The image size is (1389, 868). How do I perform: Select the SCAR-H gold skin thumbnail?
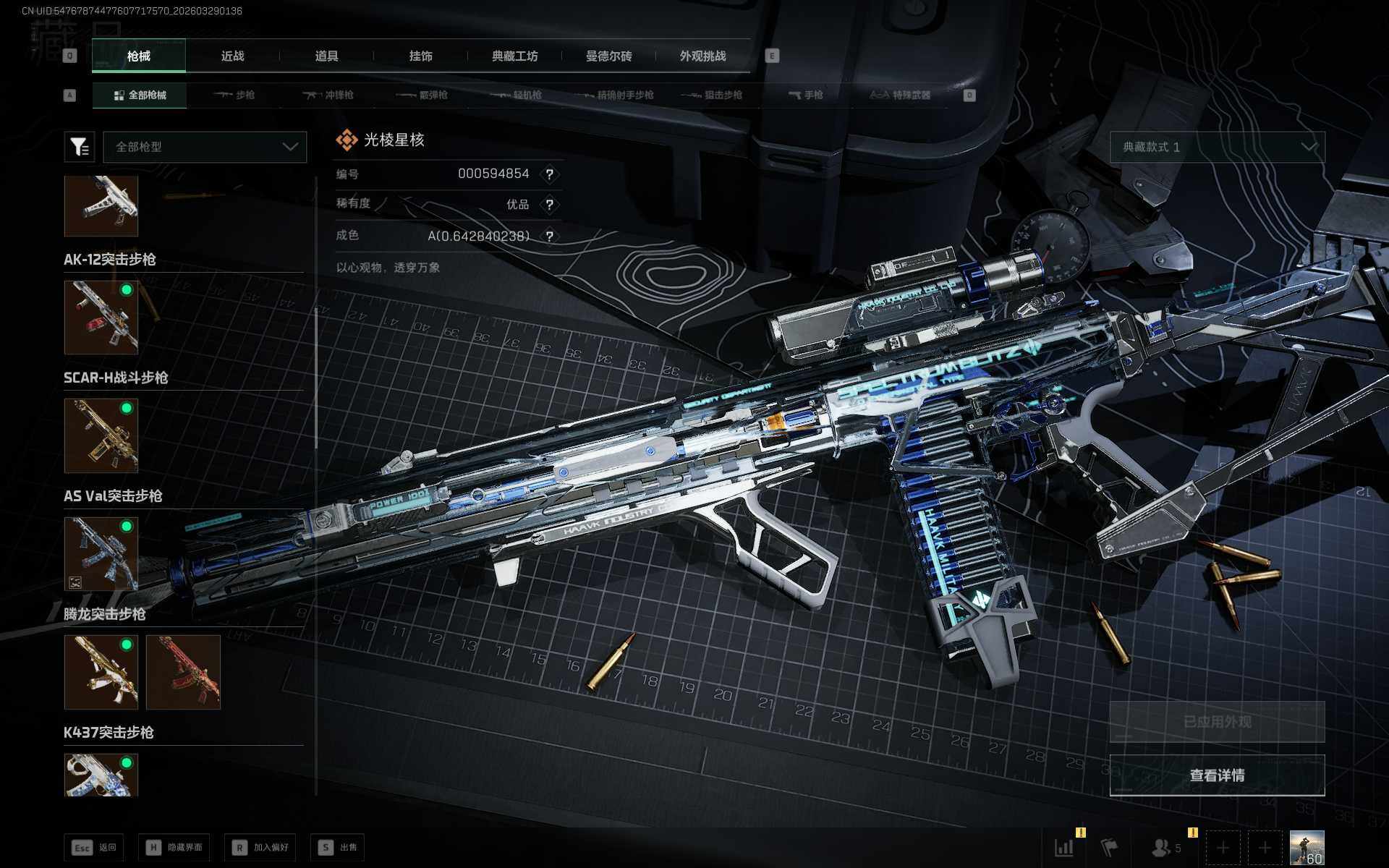[101, 435]
